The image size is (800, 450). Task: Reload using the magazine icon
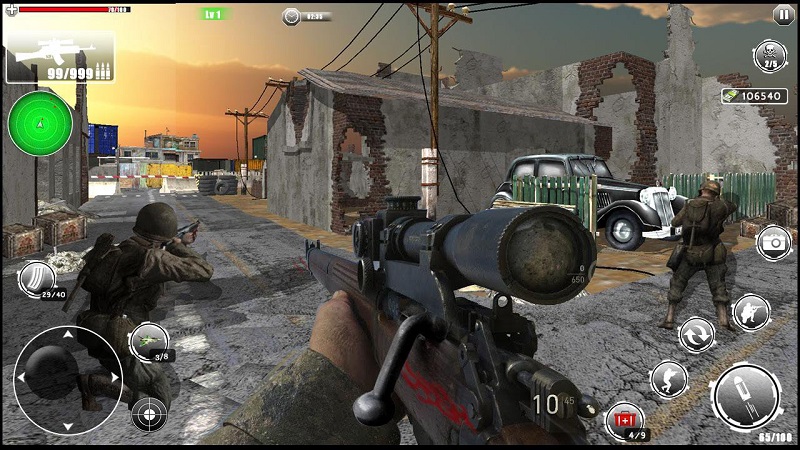click(37, 279)
